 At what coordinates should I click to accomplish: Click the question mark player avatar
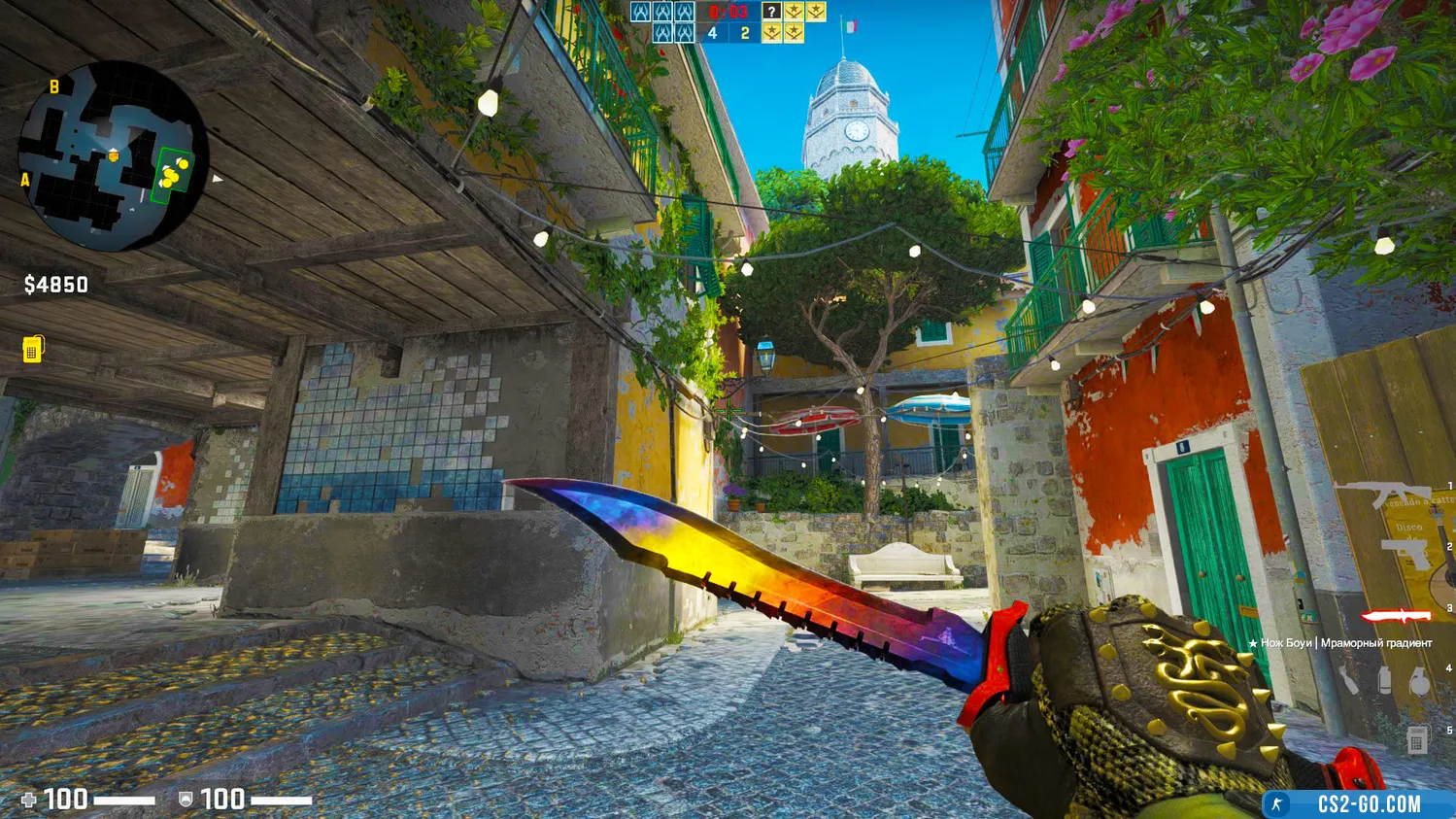(x=771, y=12)
